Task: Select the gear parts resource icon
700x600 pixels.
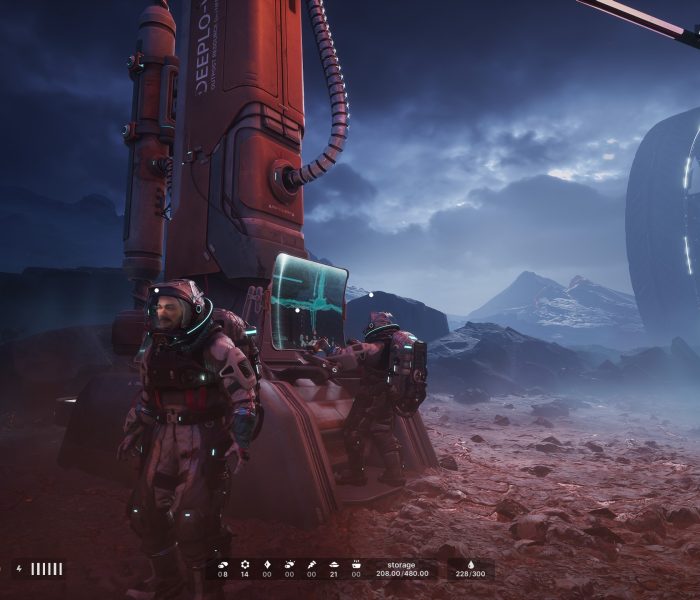Action: [x=244, y=564]
